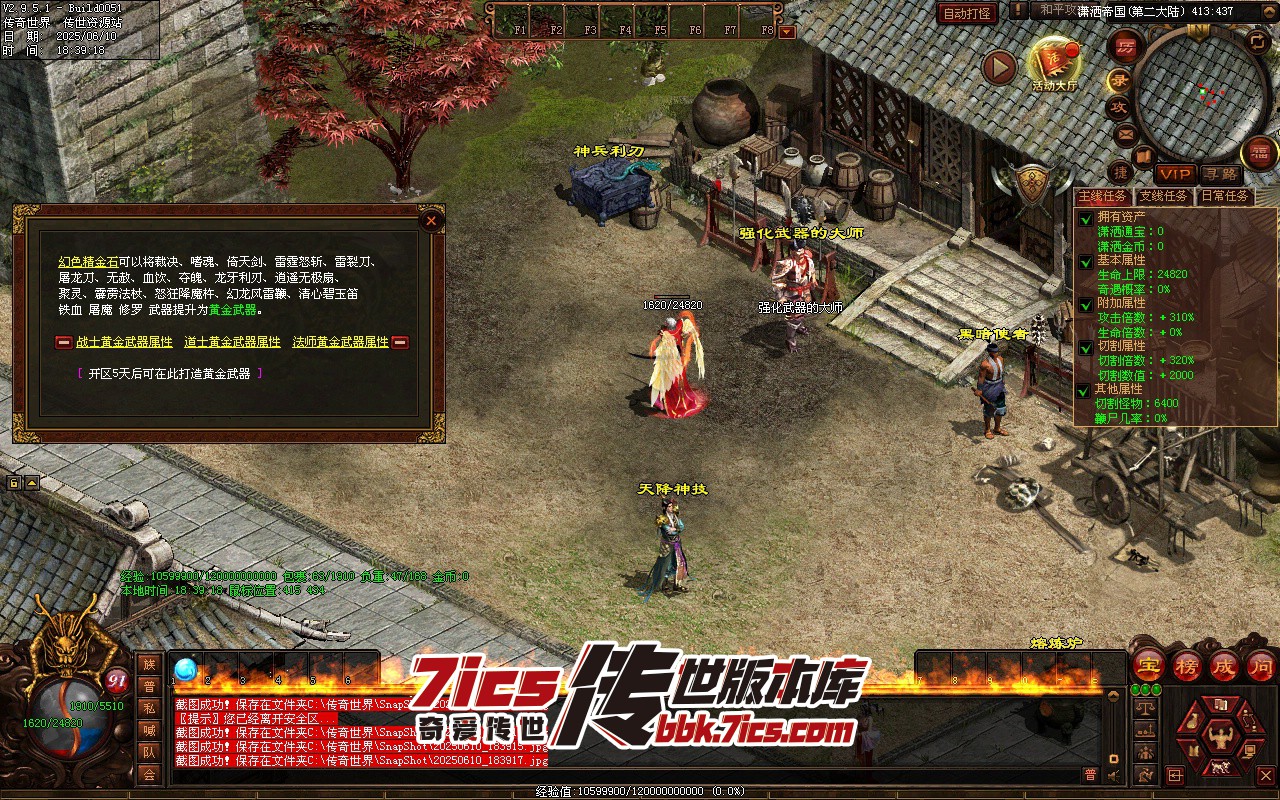Toggle the 自动打怪 auto-fight button
1280x800 pixels.
(967, 13)
